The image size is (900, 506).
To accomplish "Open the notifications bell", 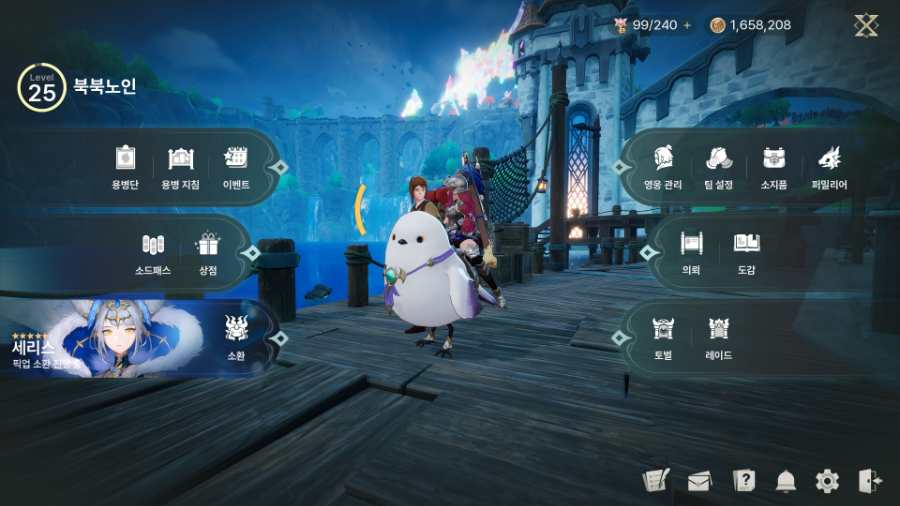I will click(x=785, y=481).
